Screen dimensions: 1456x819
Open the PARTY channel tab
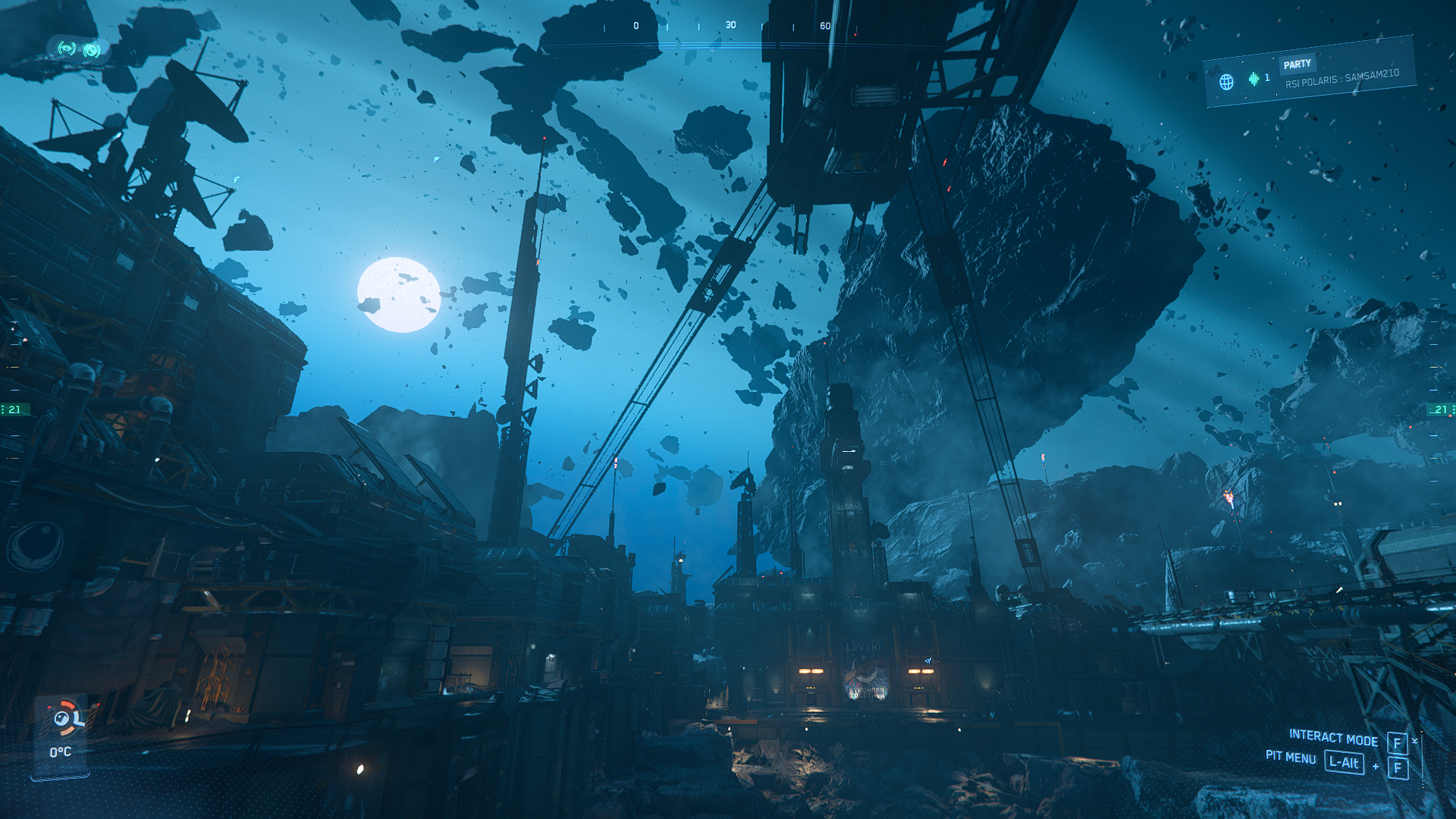pos(1297,64)
